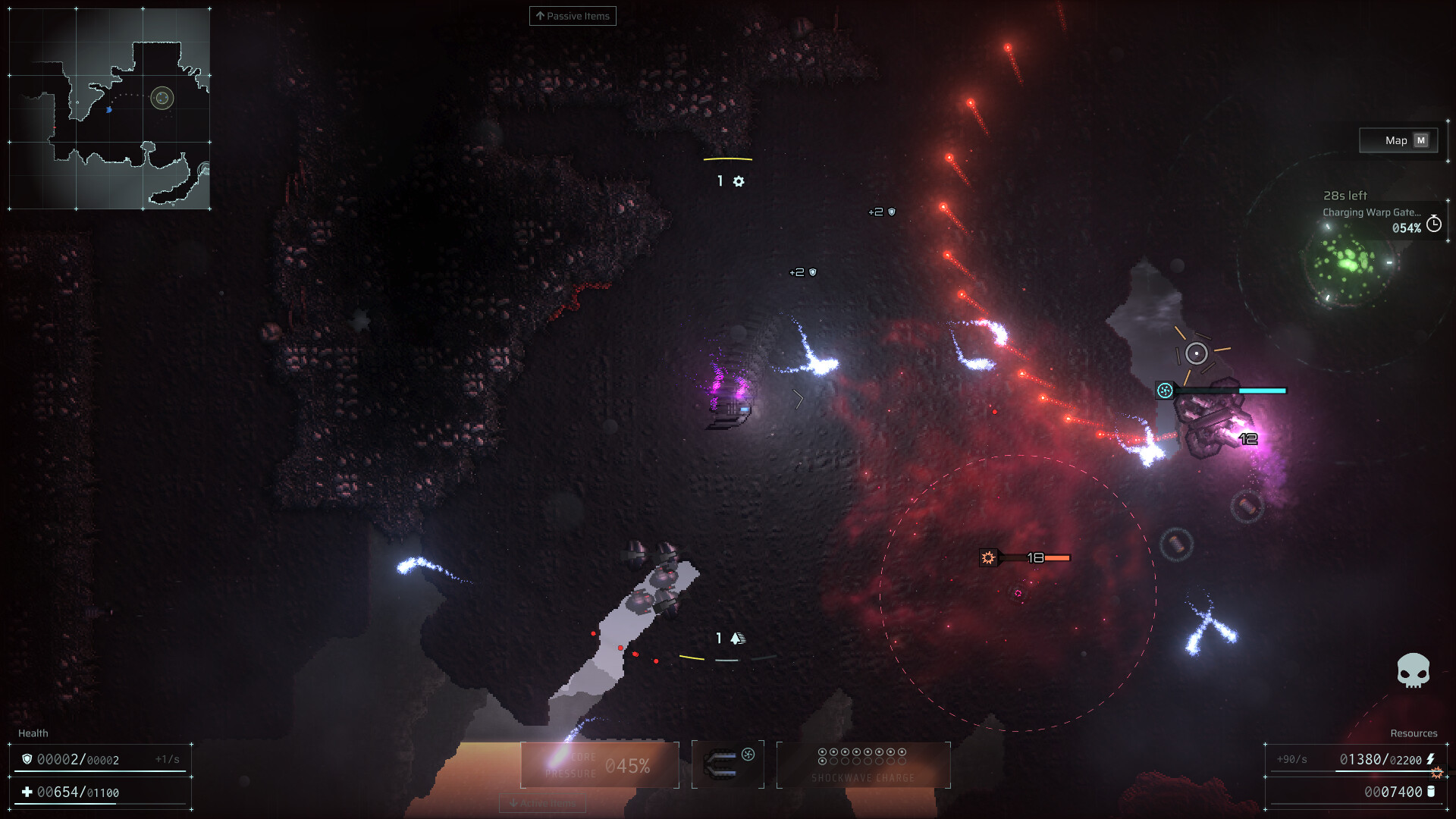Image resolution: width=1456 pixels, height=819 pixels.
Task: Click the Core Pressure 045% gauge
Action: pos(599,764)
